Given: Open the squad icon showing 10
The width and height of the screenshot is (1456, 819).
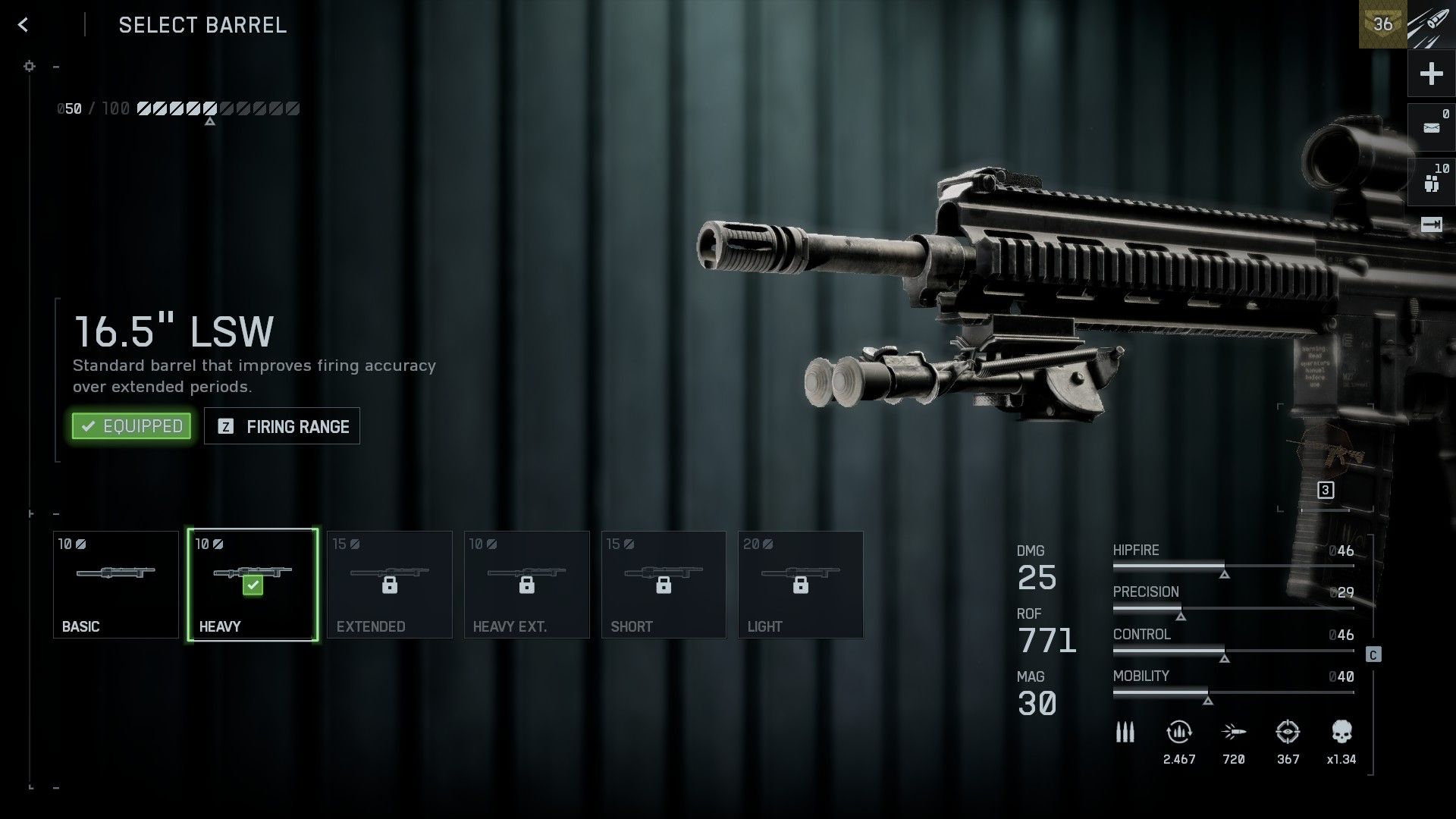Looking at the screenshot, I should pyautogui.click(x=1431, y=182).
